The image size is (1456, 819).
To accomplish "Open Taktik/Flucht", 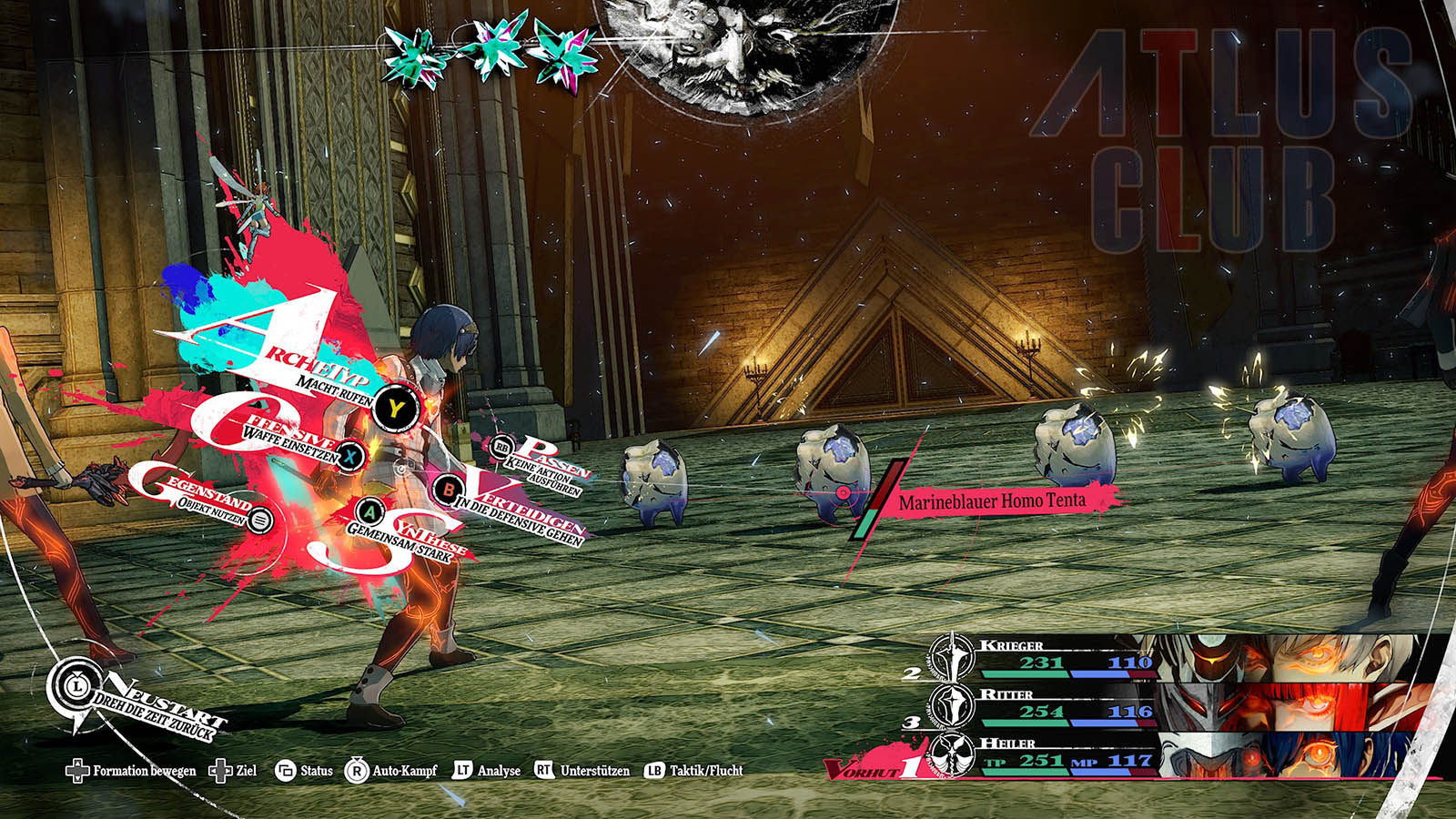I will click(693, 771).
